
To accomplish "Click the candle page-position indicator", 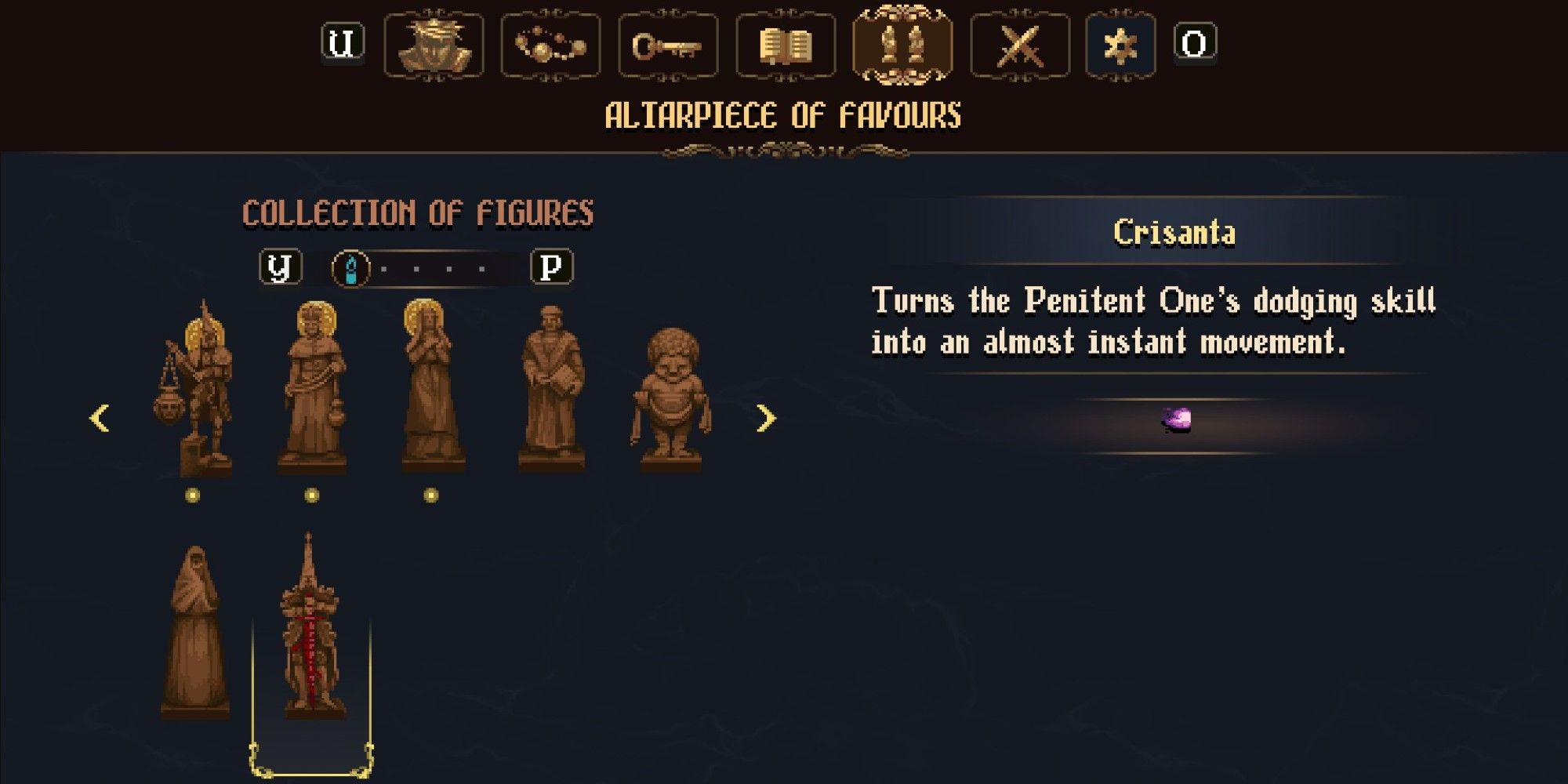I will pyautogui.click(x=350, y=267).
